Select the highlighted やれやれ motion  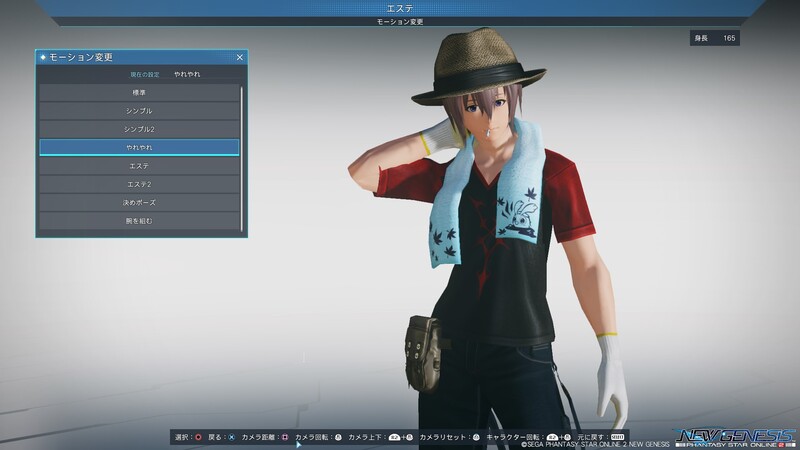pos(139,147)
